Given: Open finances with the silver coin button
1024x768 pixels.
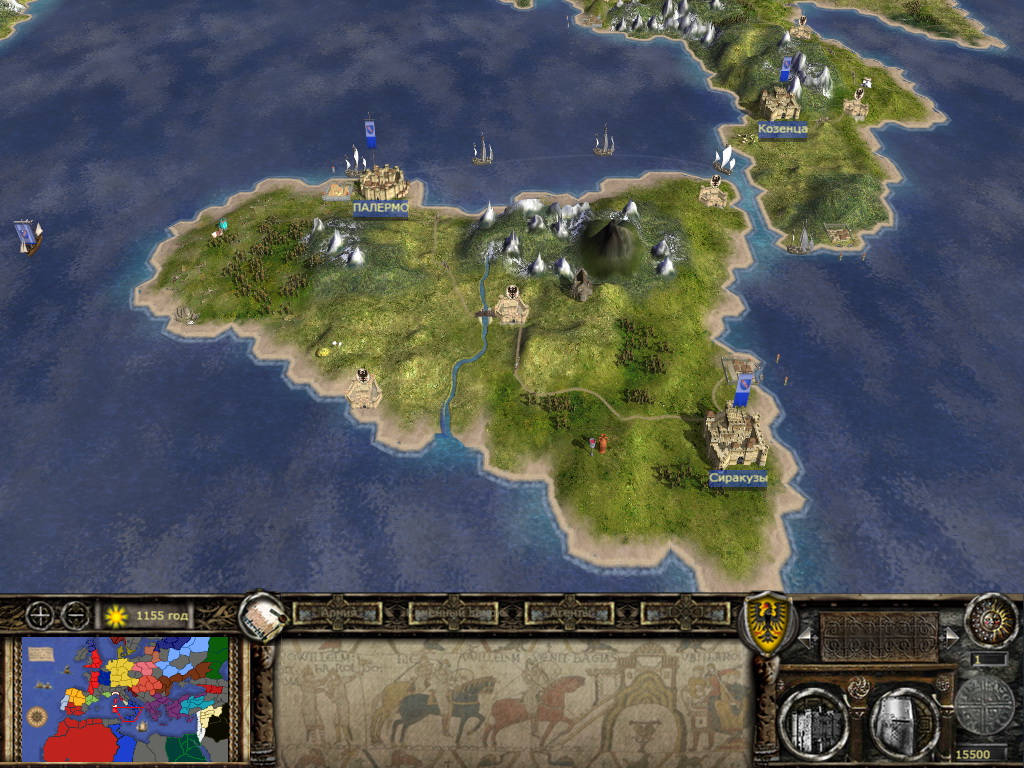Looking at the screenshot, I should coord(983,705).
